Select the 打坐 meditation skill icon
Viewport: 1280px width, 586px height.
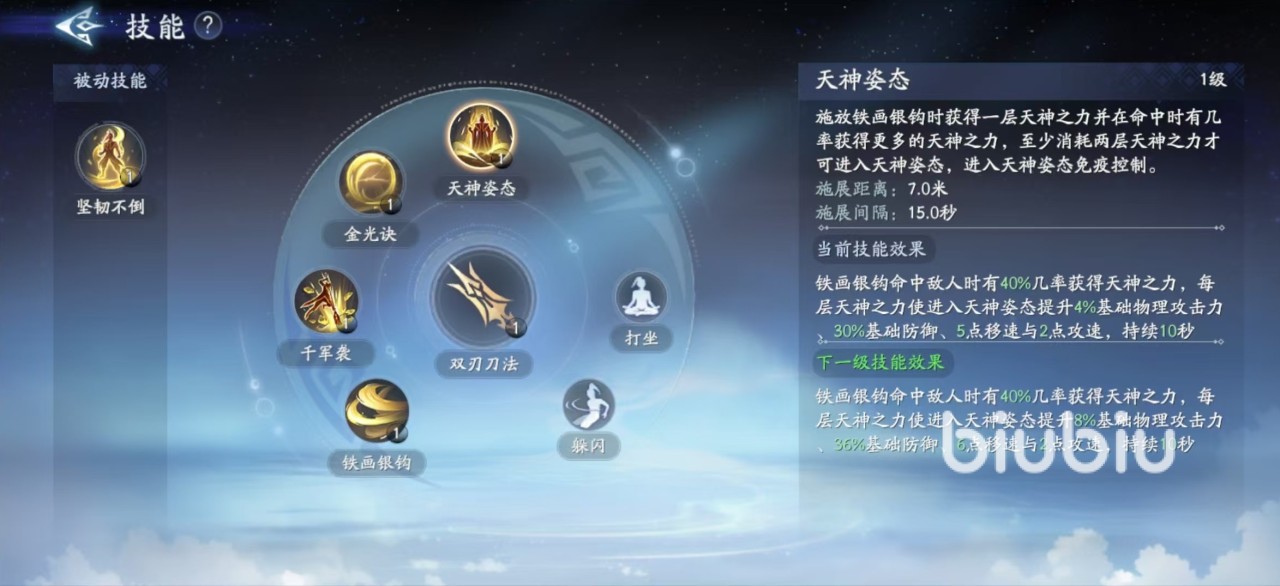(641, 297)
